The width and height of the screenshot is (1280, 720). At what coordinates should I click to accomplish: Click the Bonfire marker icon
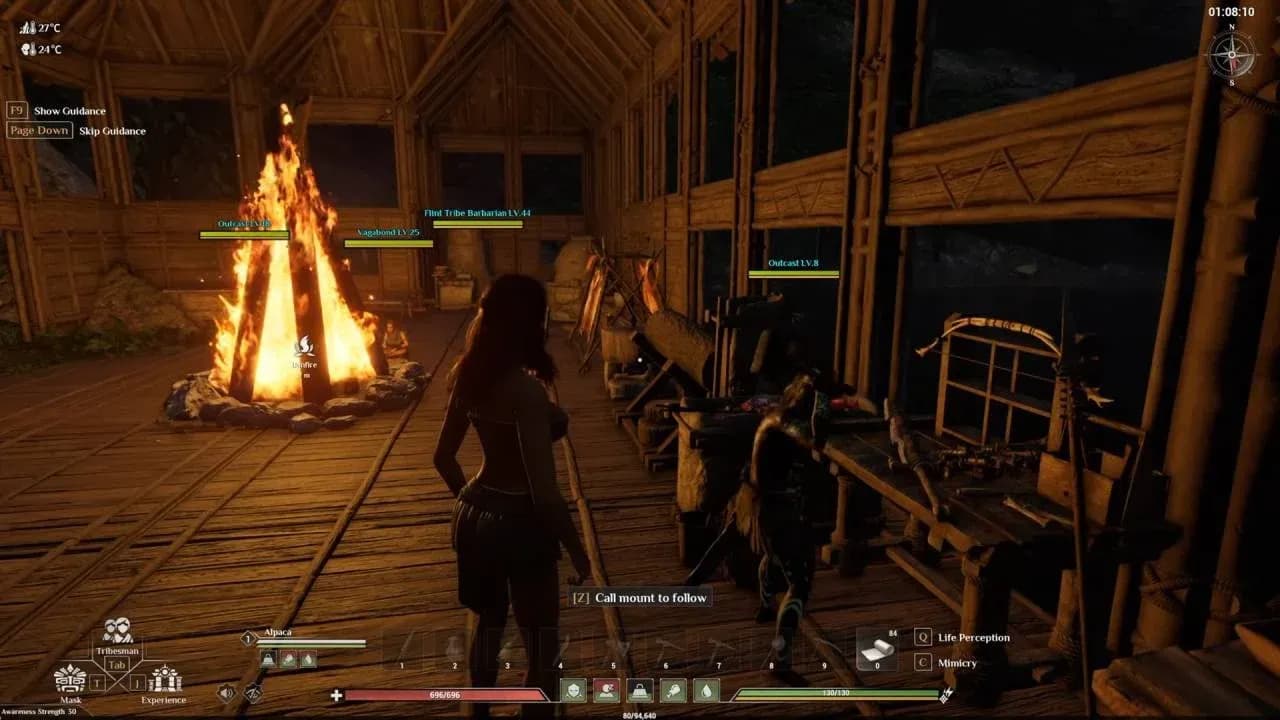click(305, 347)
